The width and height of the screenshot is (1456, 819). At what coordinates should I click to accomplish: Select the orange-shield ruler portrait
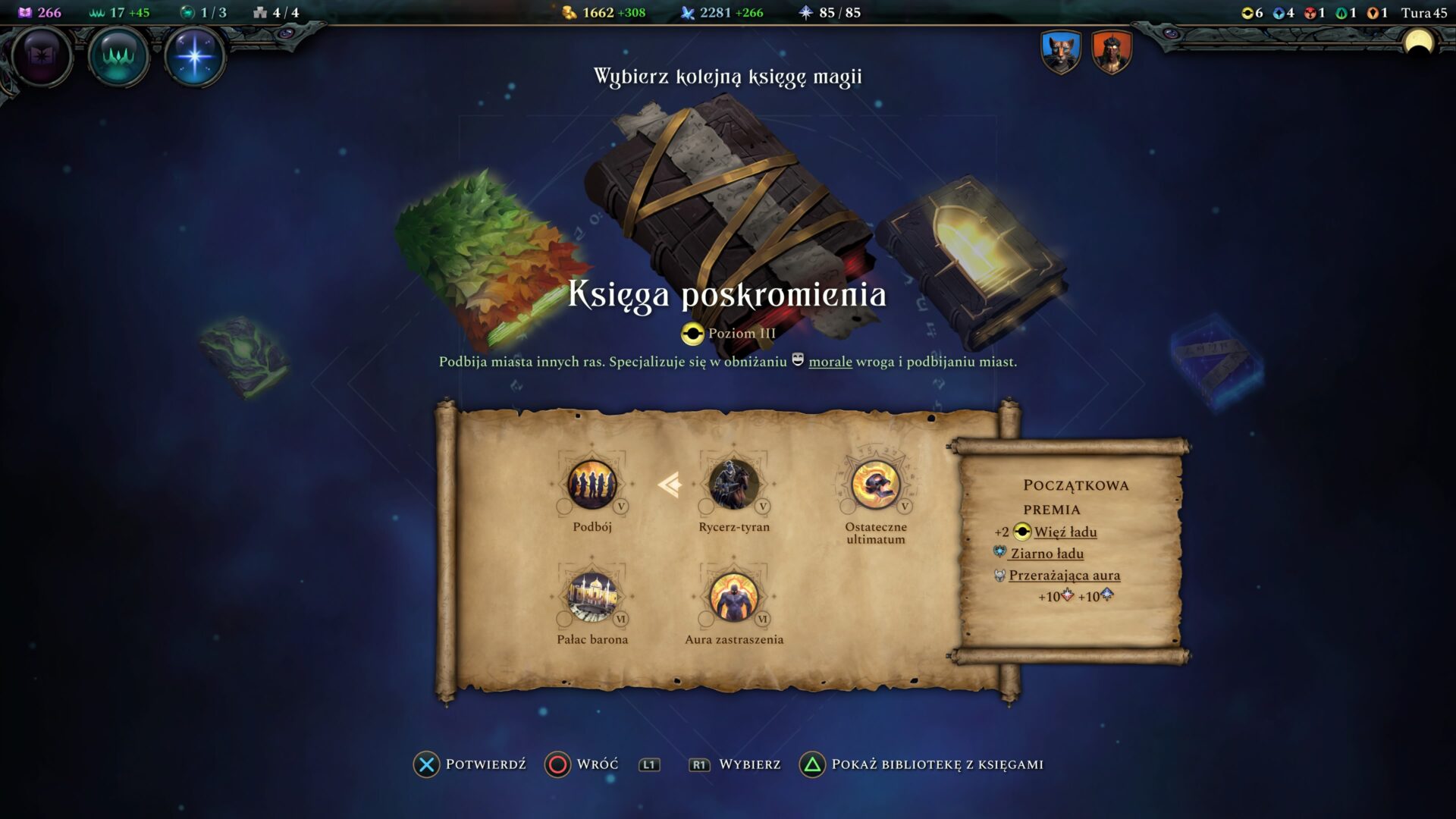[1111, 52]
